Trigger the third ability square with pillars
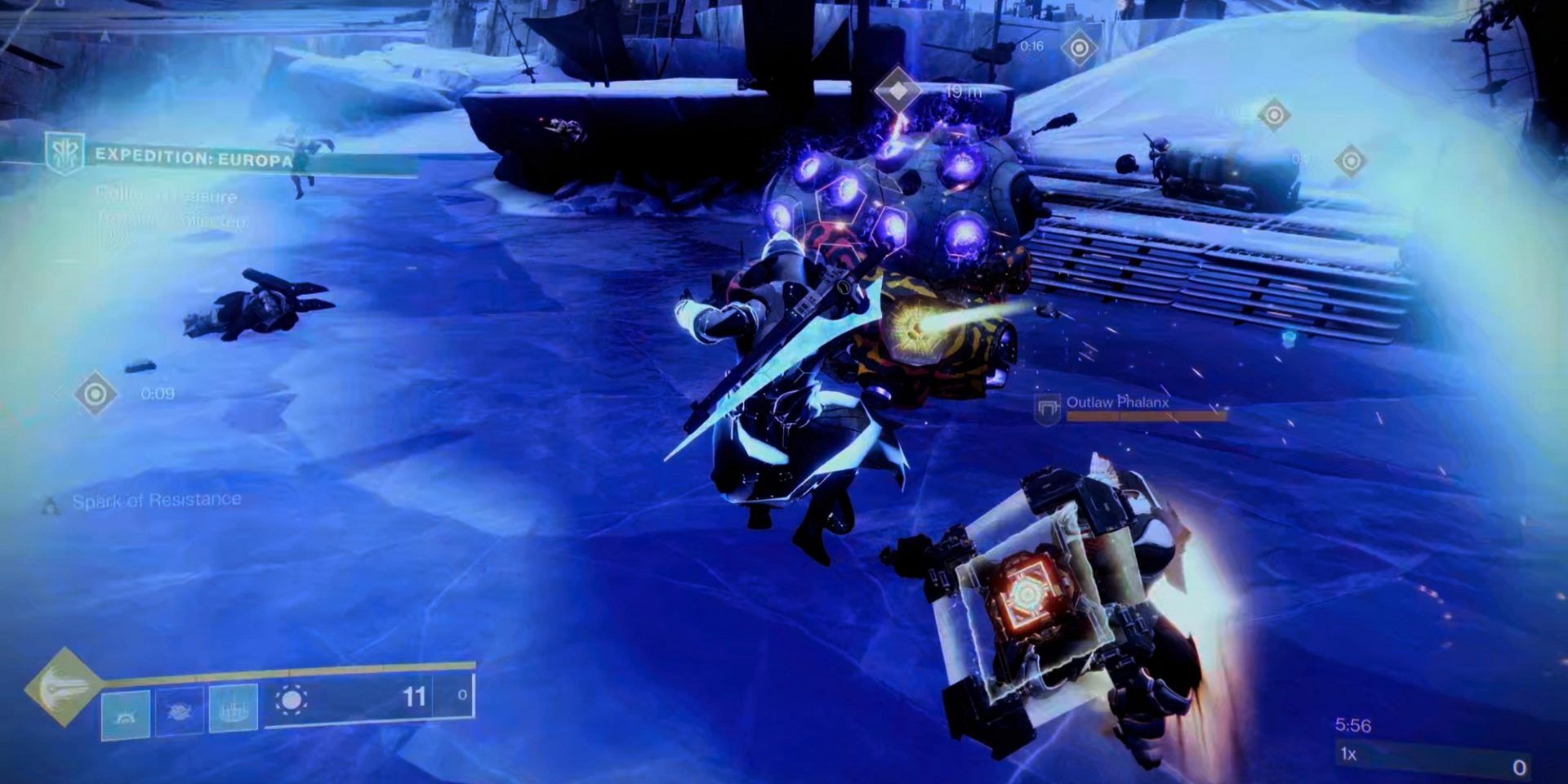 coord(234,709)
